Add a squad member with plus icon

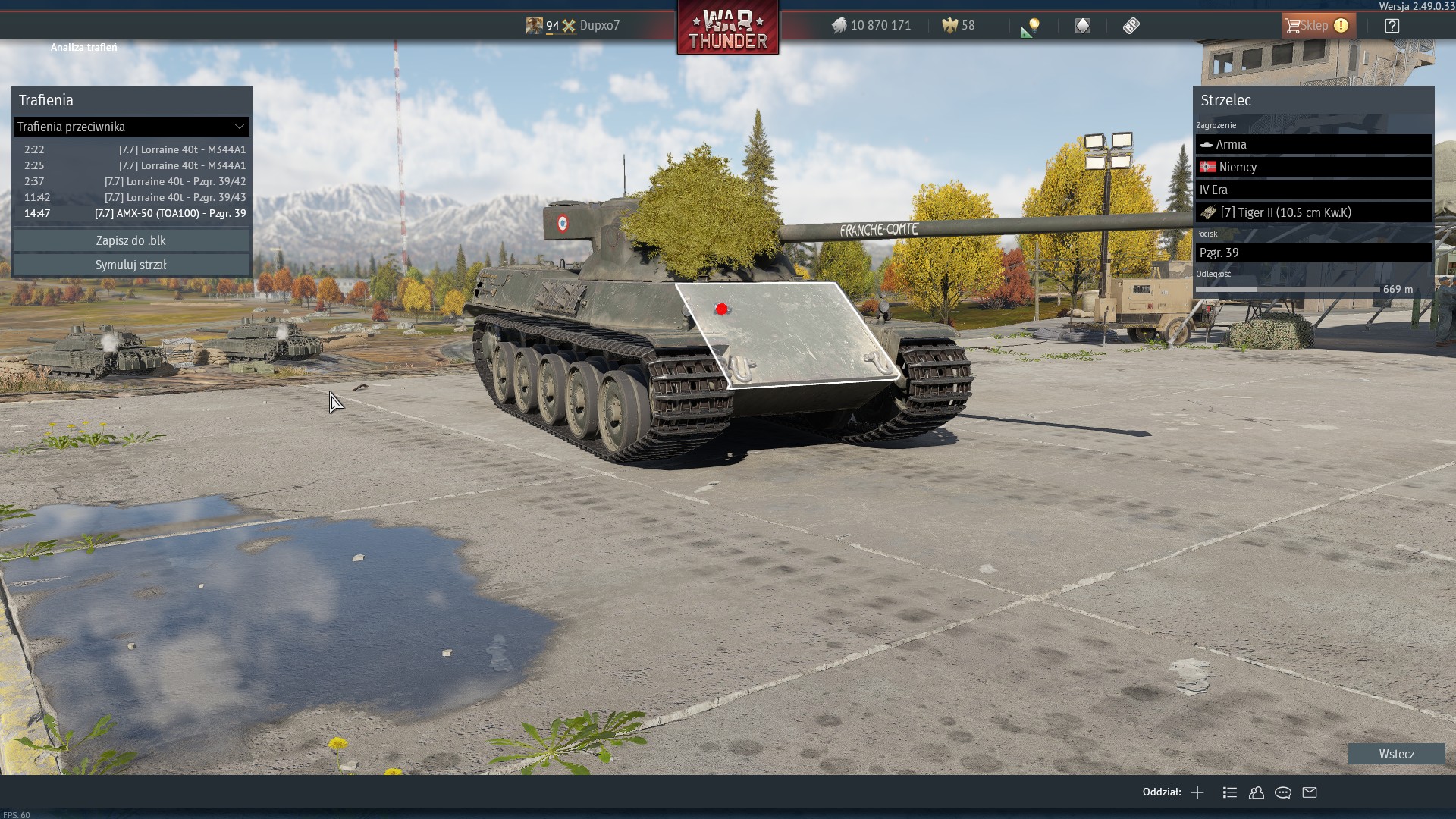[x=1197, y=792]
